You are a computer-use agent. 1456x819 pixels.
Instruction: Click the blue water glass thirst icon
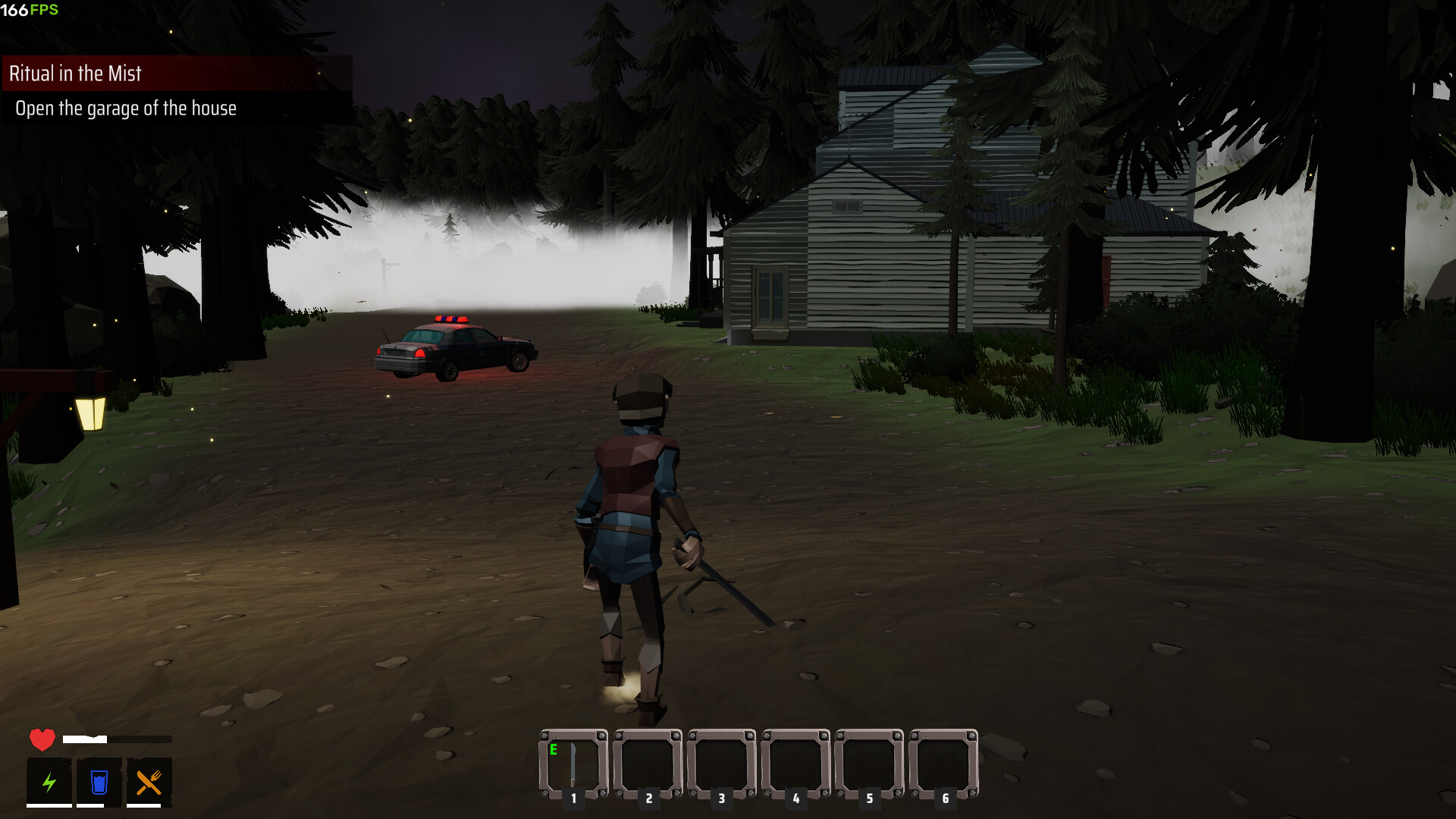tap(99, 783)
